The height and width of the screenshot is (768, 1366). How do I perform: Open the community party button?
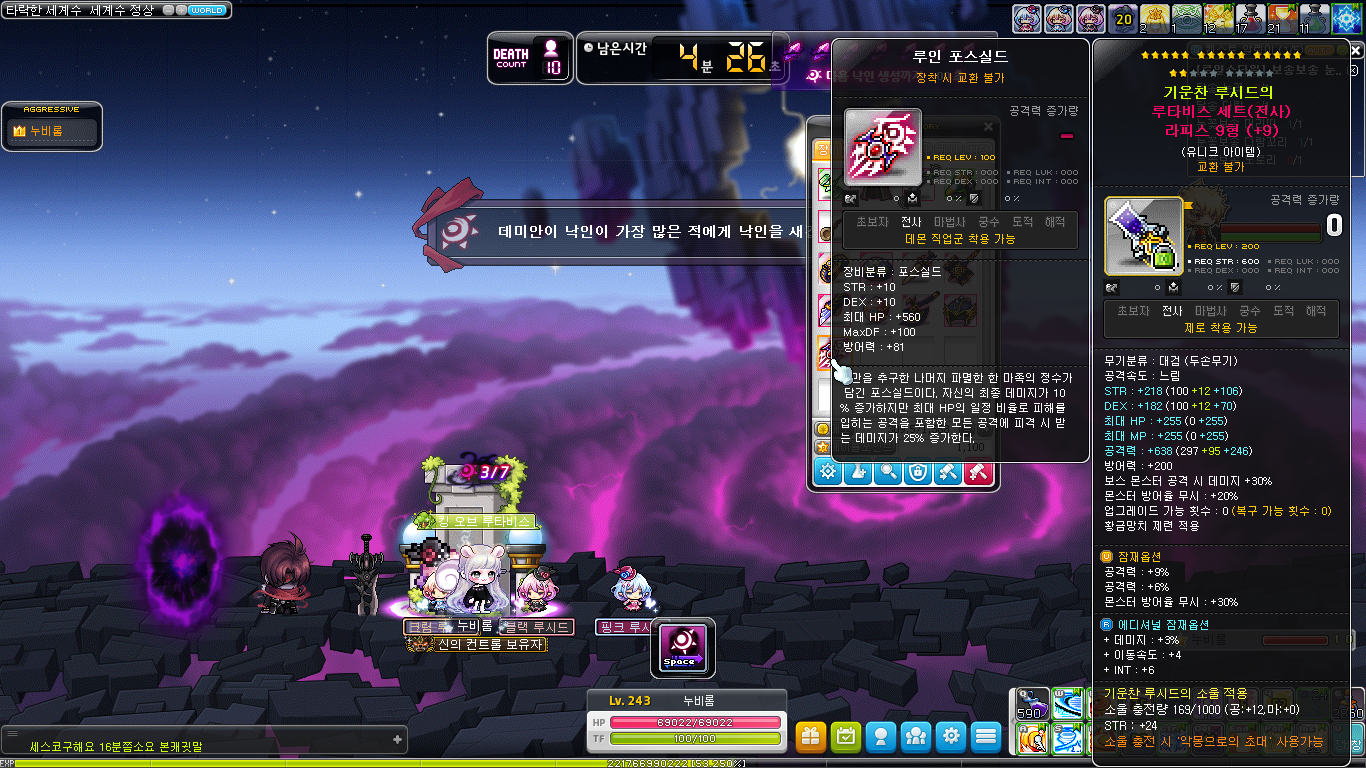coord(916,737)
